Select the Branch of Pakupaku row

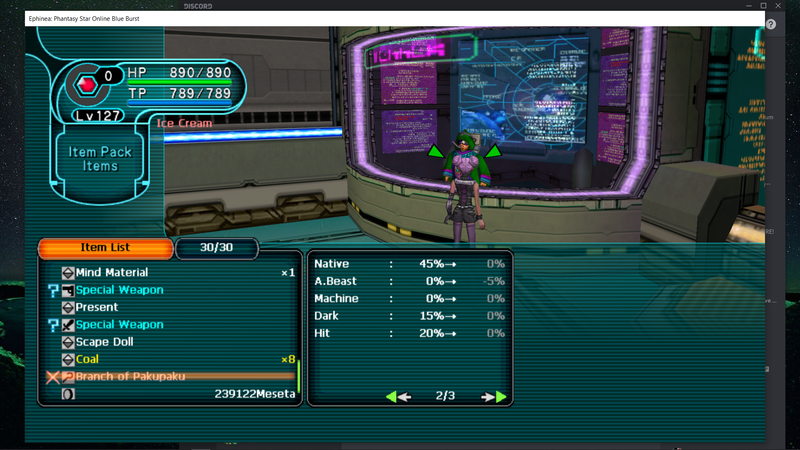coord(130,377)
